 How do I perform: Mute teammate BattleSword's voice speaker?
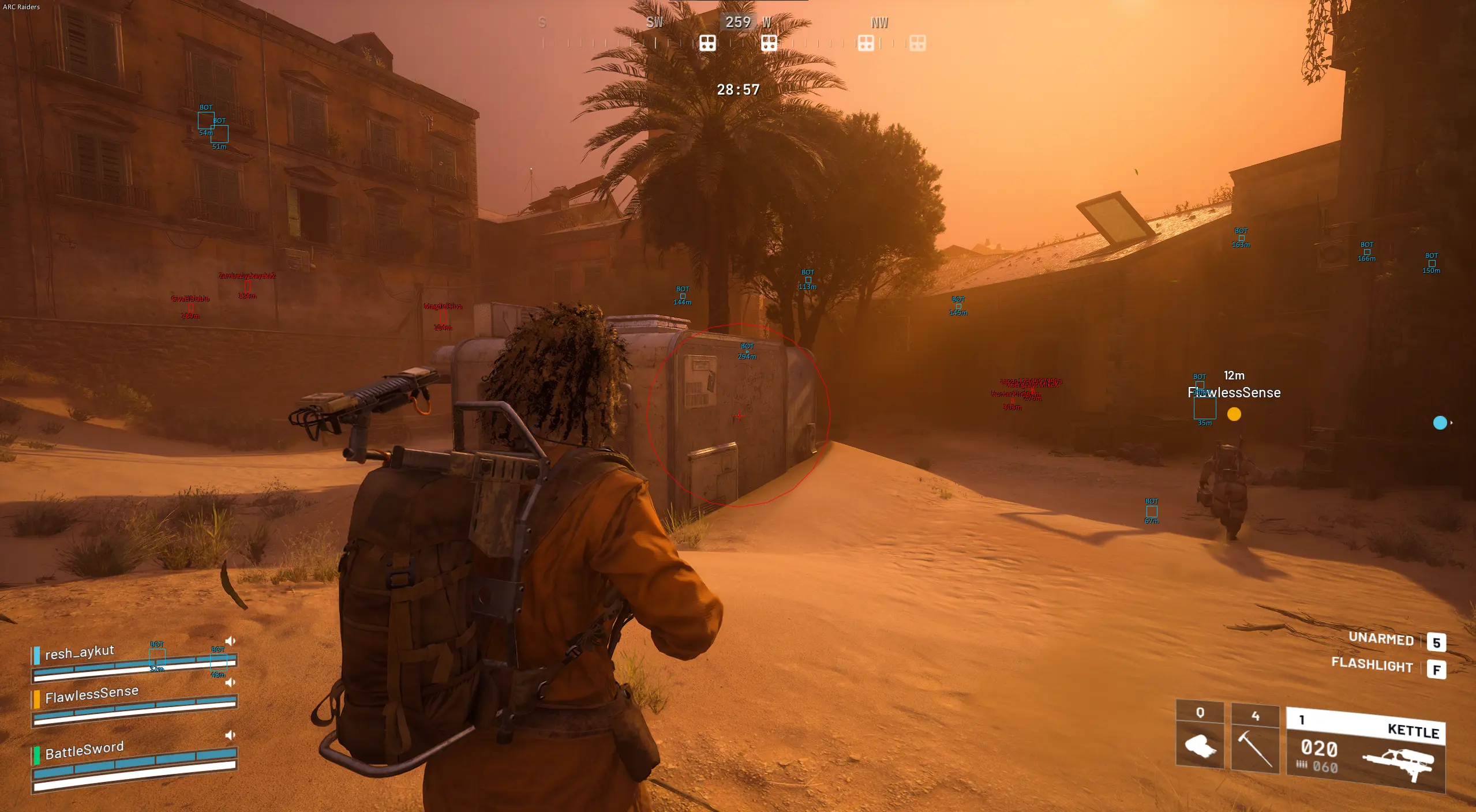[x=231, y=734]
